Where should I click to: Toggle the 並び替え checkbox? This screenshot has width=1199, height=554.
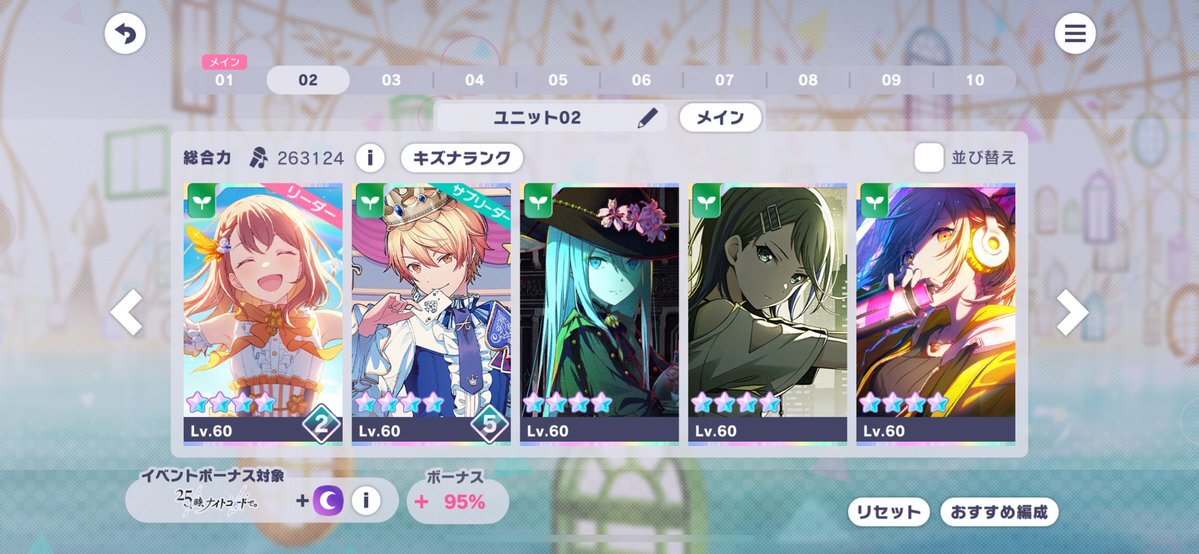[x=929, y=158]
